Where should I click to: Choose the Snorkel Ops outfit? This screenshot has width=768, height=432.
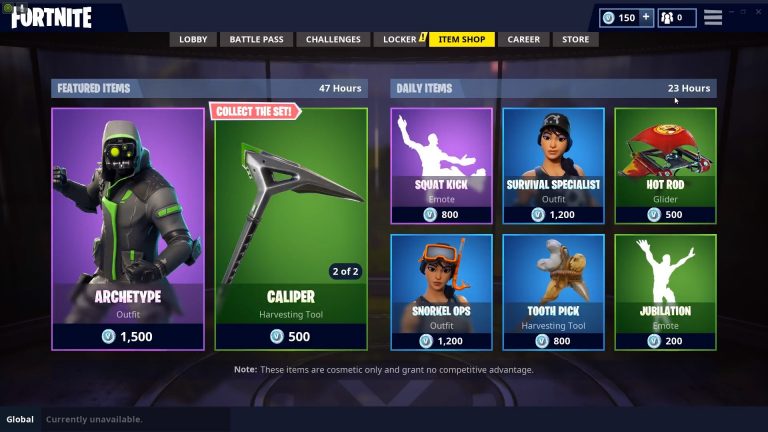441,291
